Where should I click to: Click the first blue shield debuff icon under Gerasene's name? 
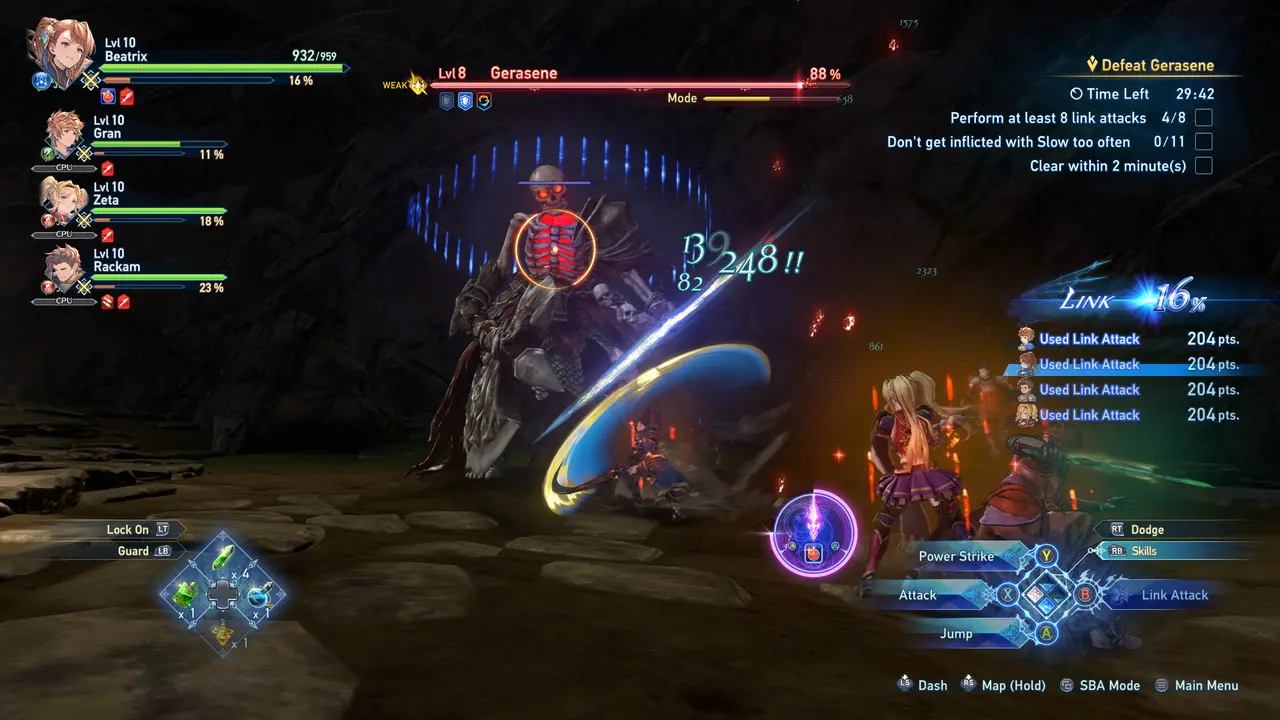[445, 101]
